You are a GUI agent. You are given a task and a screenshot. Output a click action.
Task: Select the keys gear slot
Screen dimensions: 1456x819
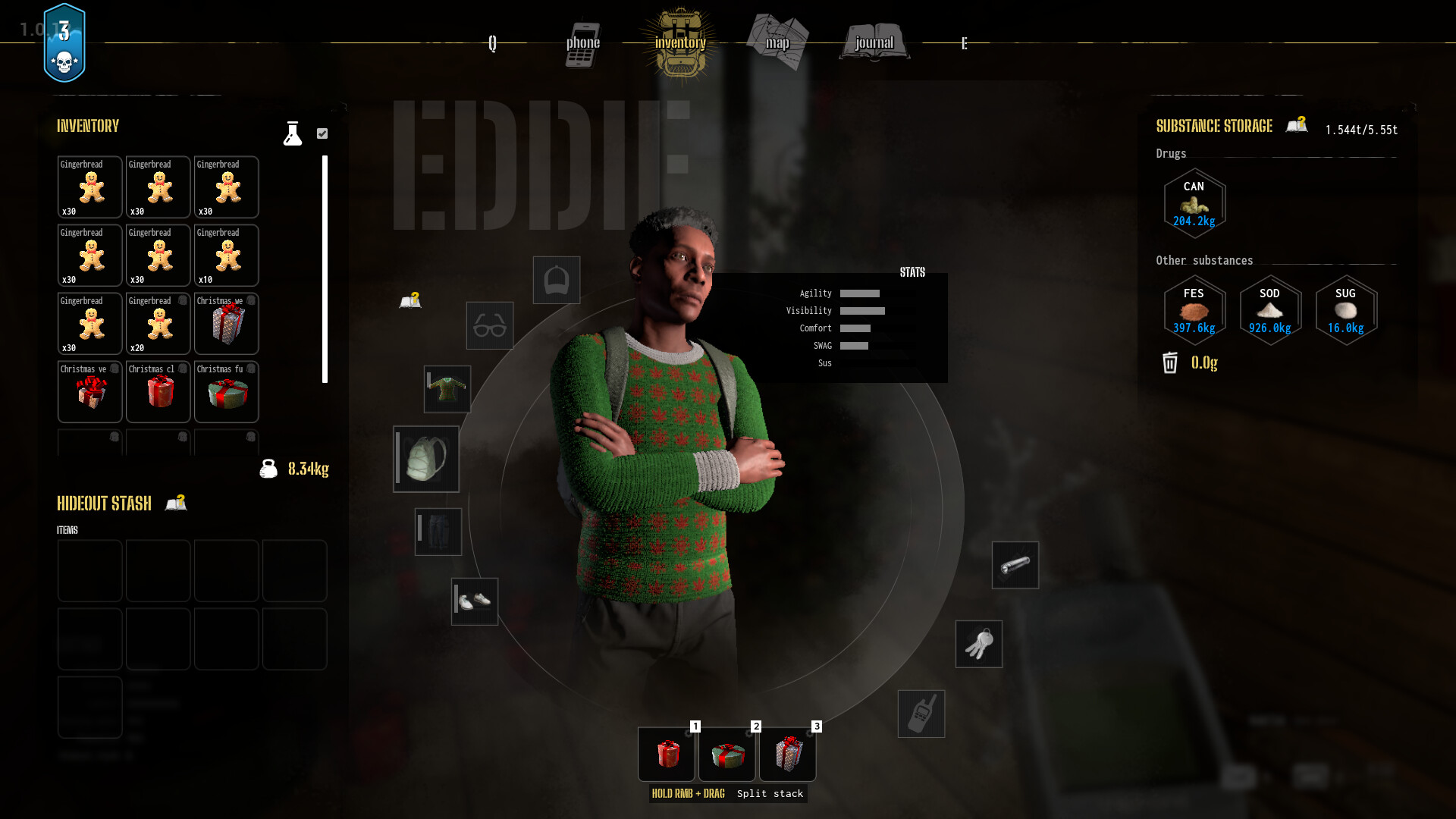coord(978,644)
